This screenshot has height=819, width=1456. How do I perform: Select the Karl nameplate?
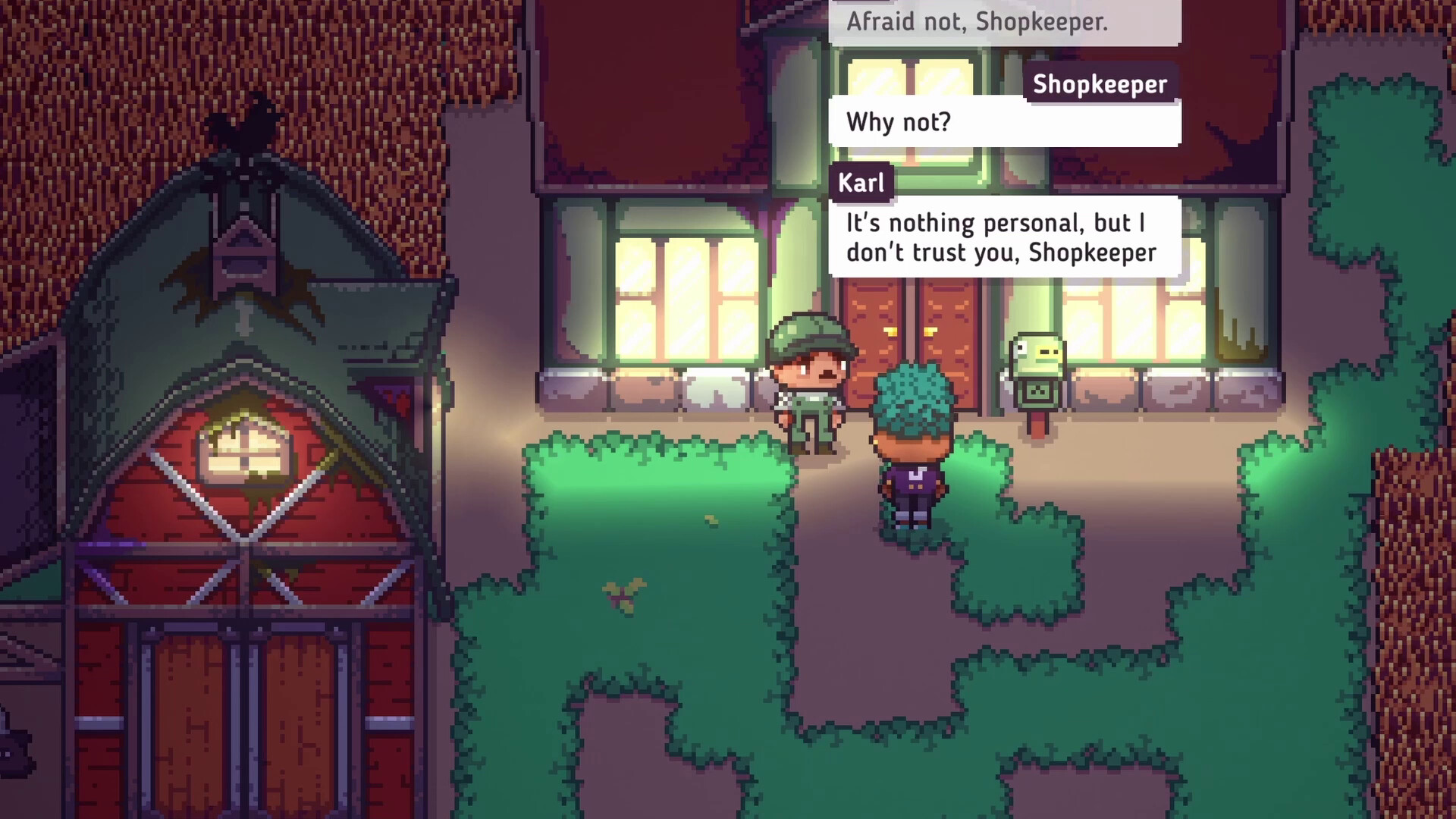861,182
